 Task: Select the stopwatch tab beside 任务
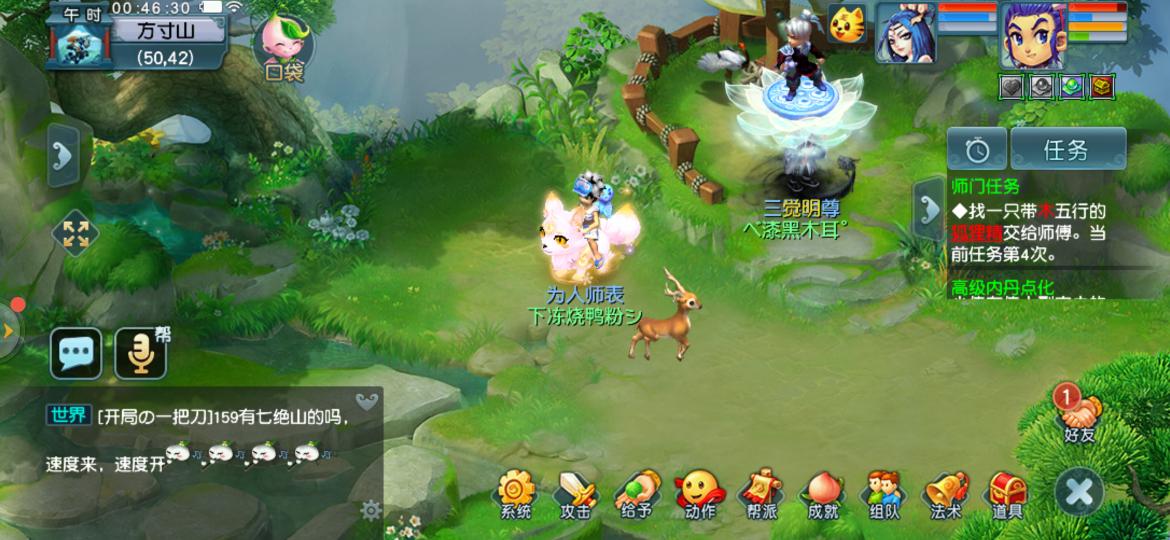pos(977,150)
